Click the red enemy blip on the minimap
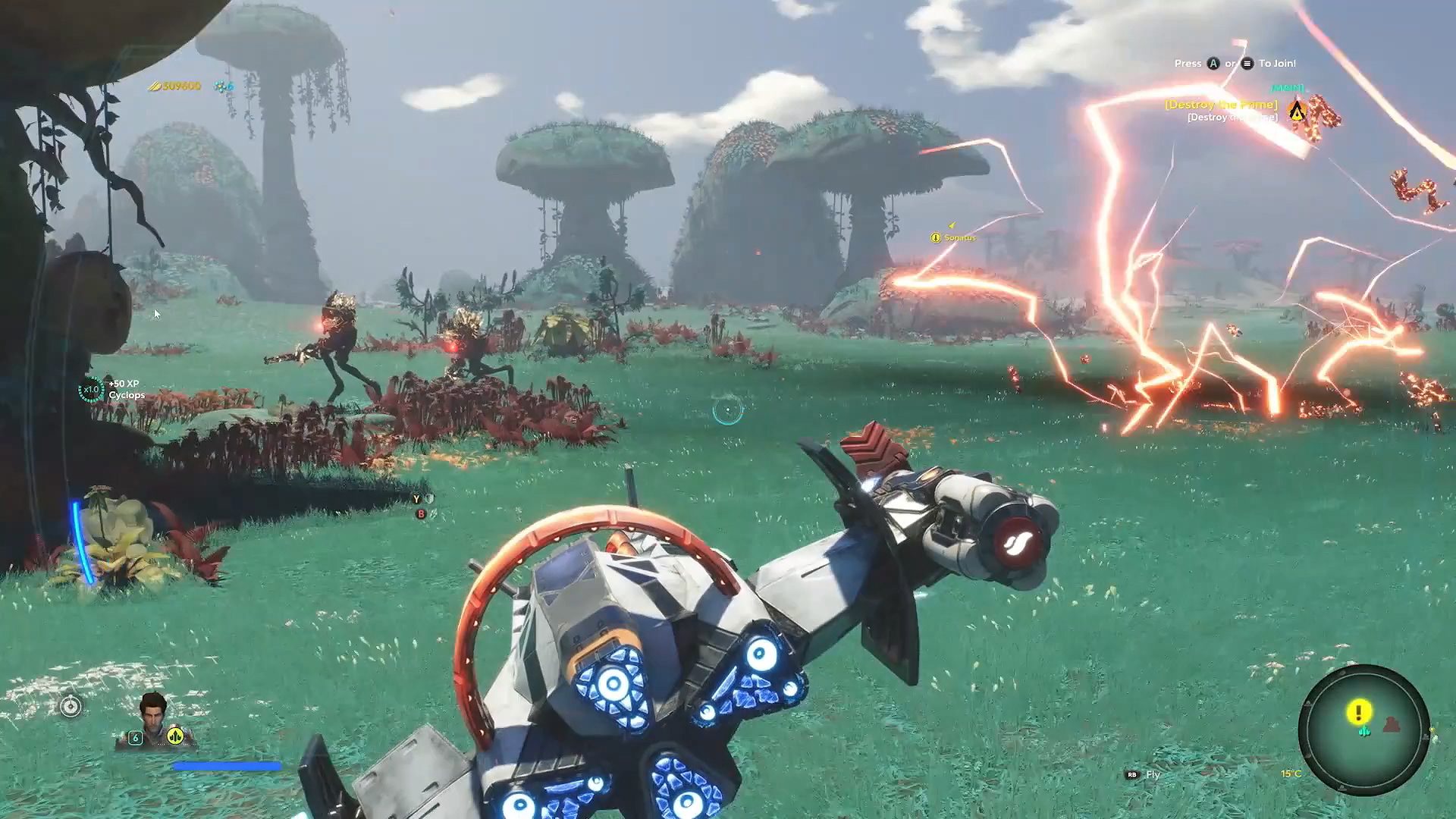 [x=1391, y=724]
